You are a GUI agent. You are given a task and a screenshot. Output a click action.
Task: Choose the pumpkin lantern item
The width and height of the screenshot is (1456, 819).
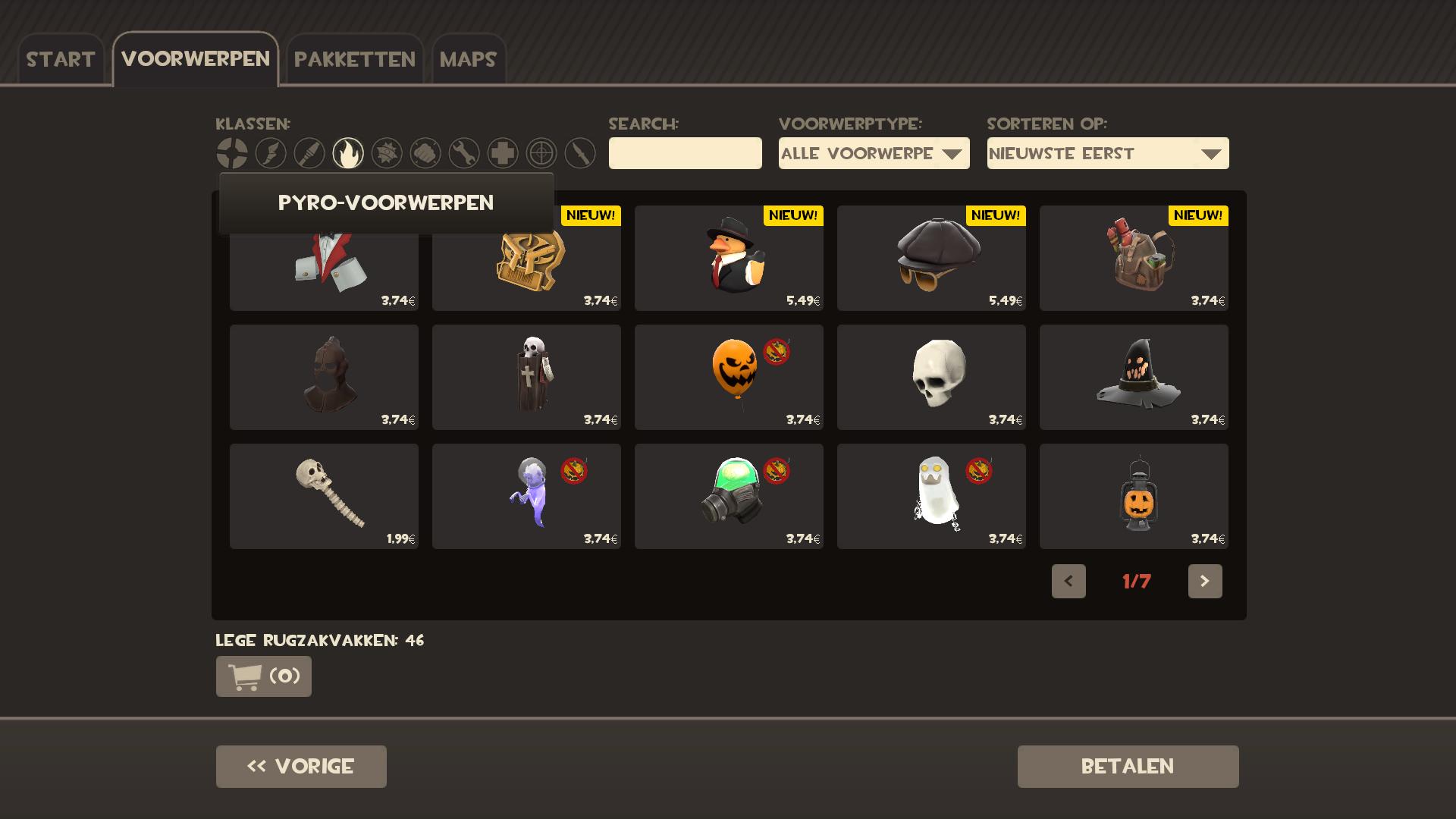tap(1134, 496)
